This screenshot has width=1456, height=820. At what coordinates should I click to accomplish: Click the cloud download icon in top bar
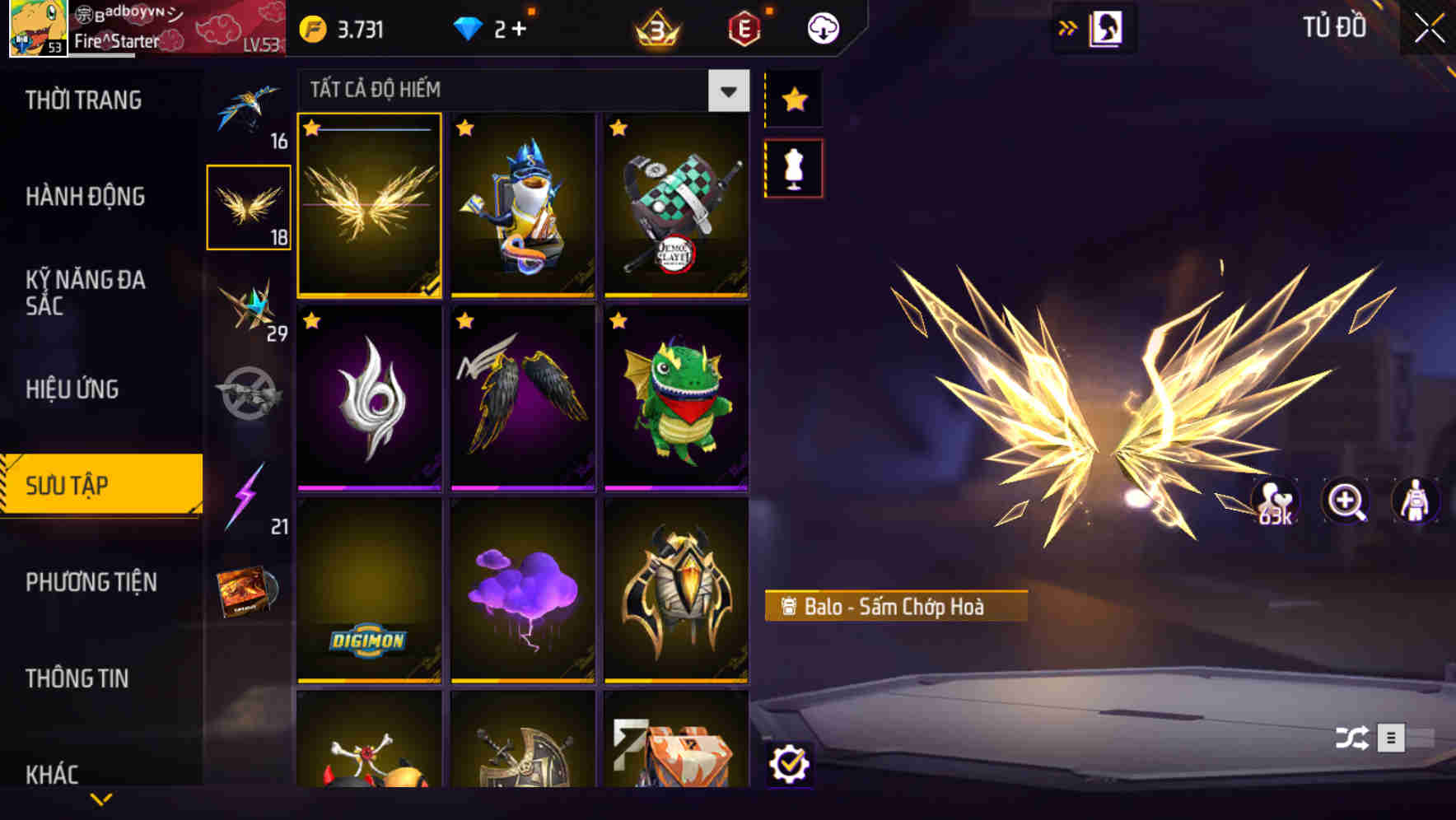tap(822, 27)
